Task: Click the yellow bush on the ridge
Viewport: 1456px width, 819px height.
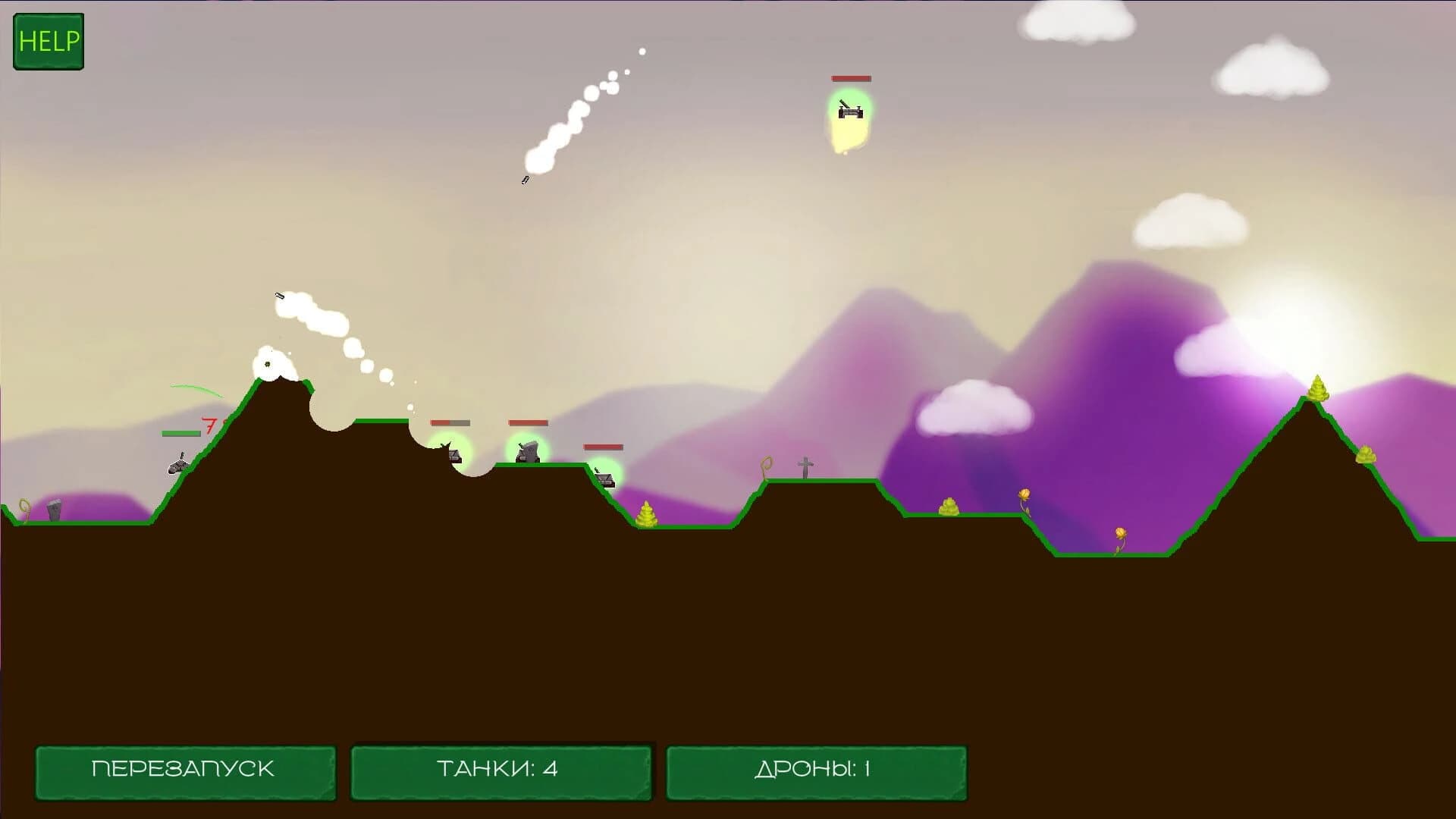Action: [x=949, y=507]
